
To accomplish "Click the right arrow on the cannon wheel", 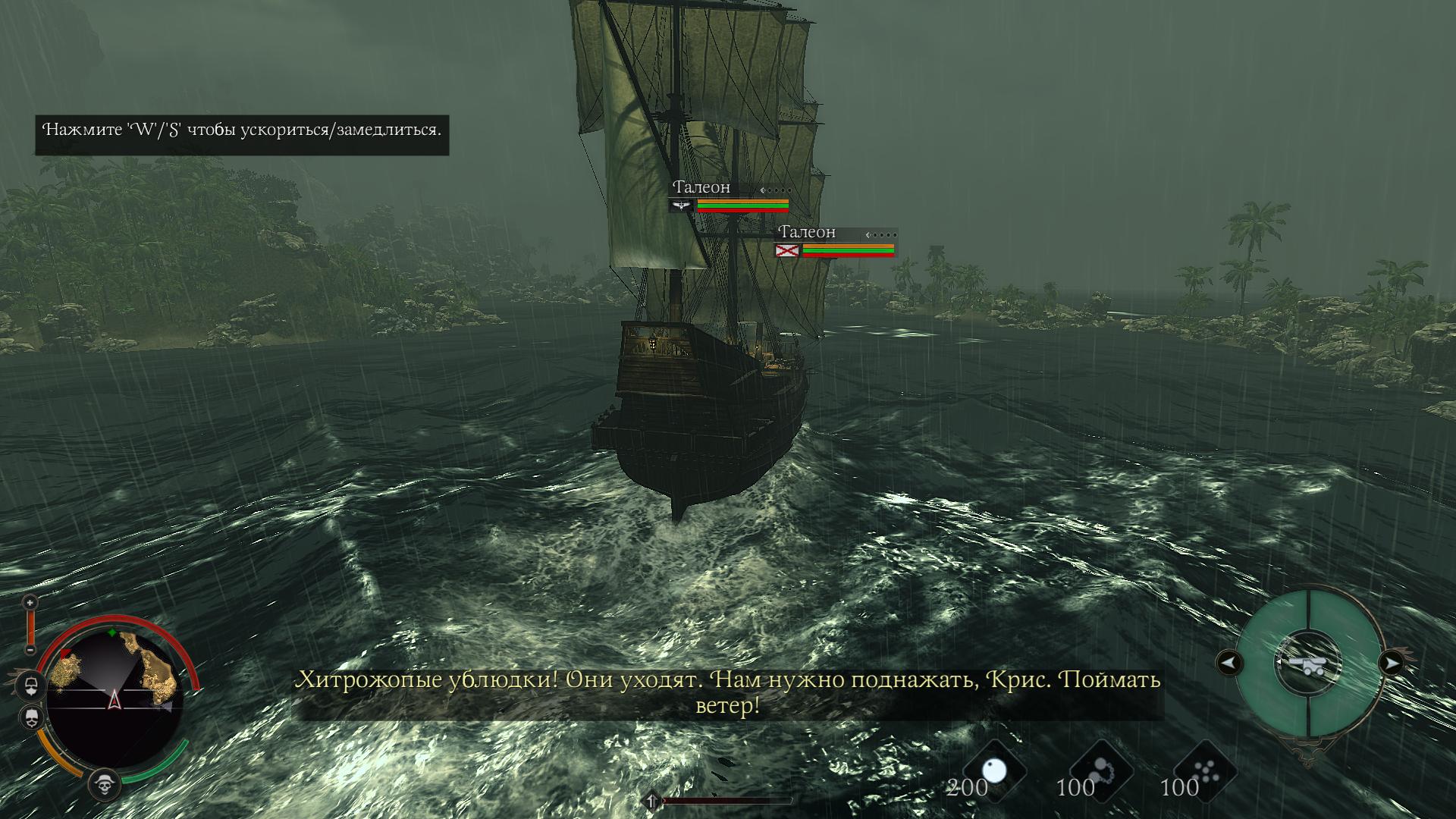I will (x=1392, y=664).
